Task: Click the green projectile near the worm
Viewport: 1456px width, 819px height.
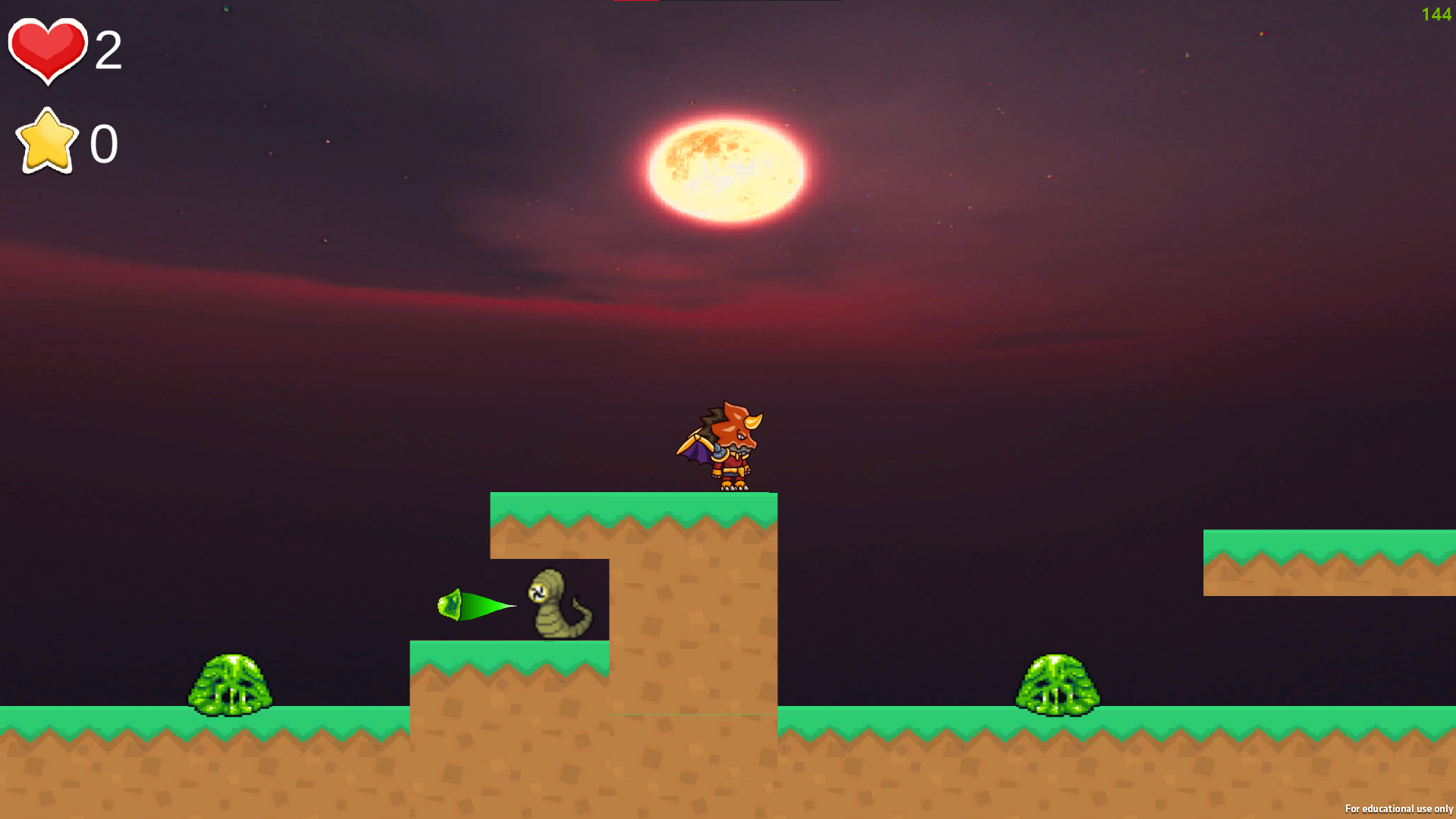Action: 455,603
